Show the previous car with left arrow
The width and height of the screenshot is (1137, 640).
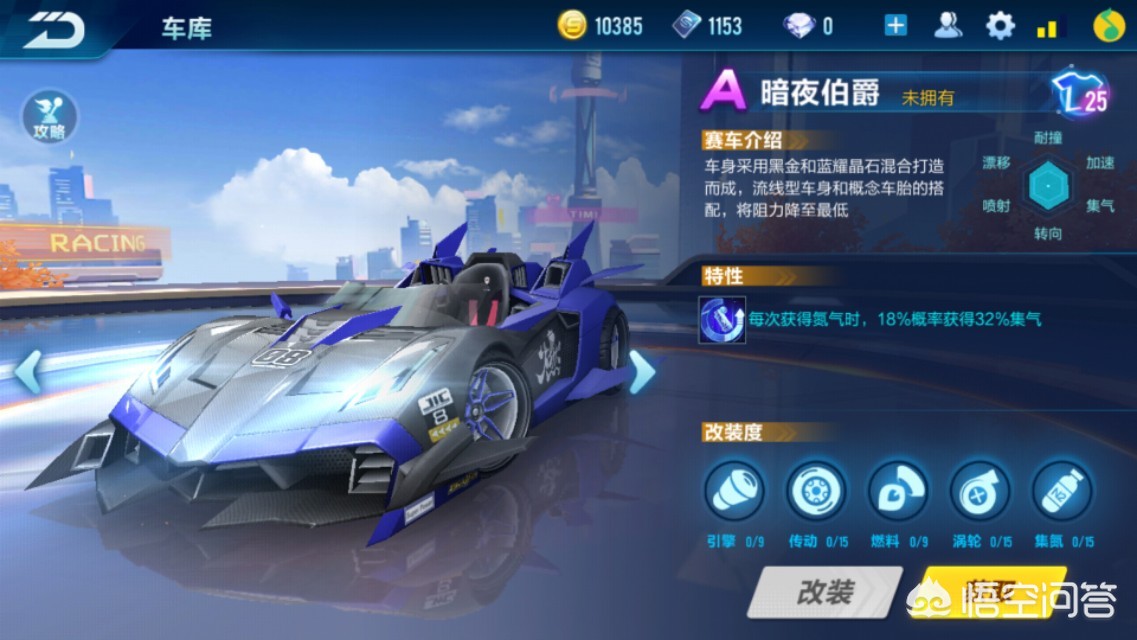pos(28,371)
